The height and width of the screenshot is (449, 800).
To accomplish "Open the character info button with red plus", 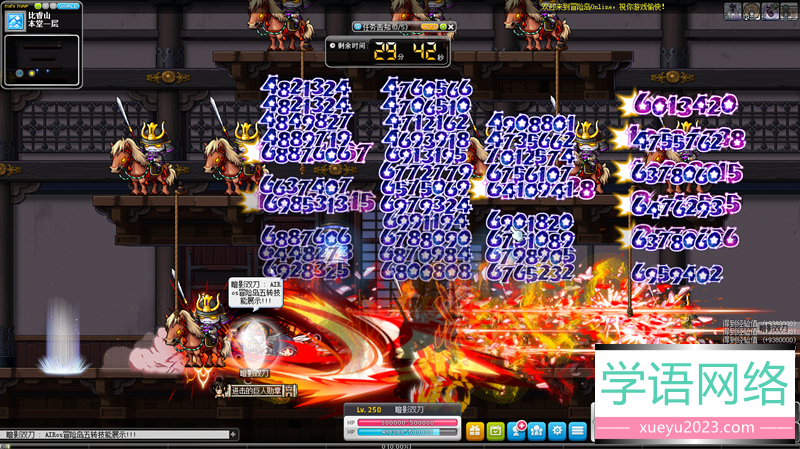I will 517,431.
